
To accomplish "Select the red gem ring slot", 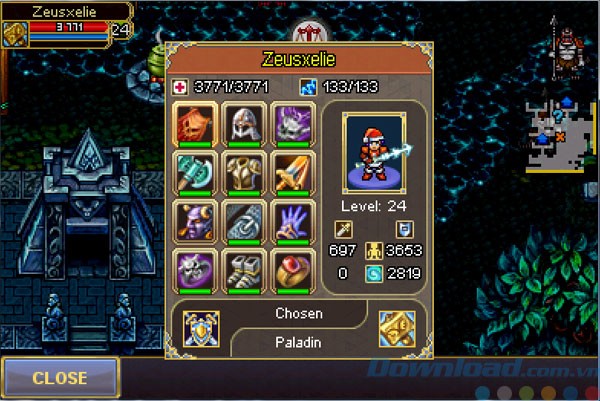I will (x=294, y=271).
